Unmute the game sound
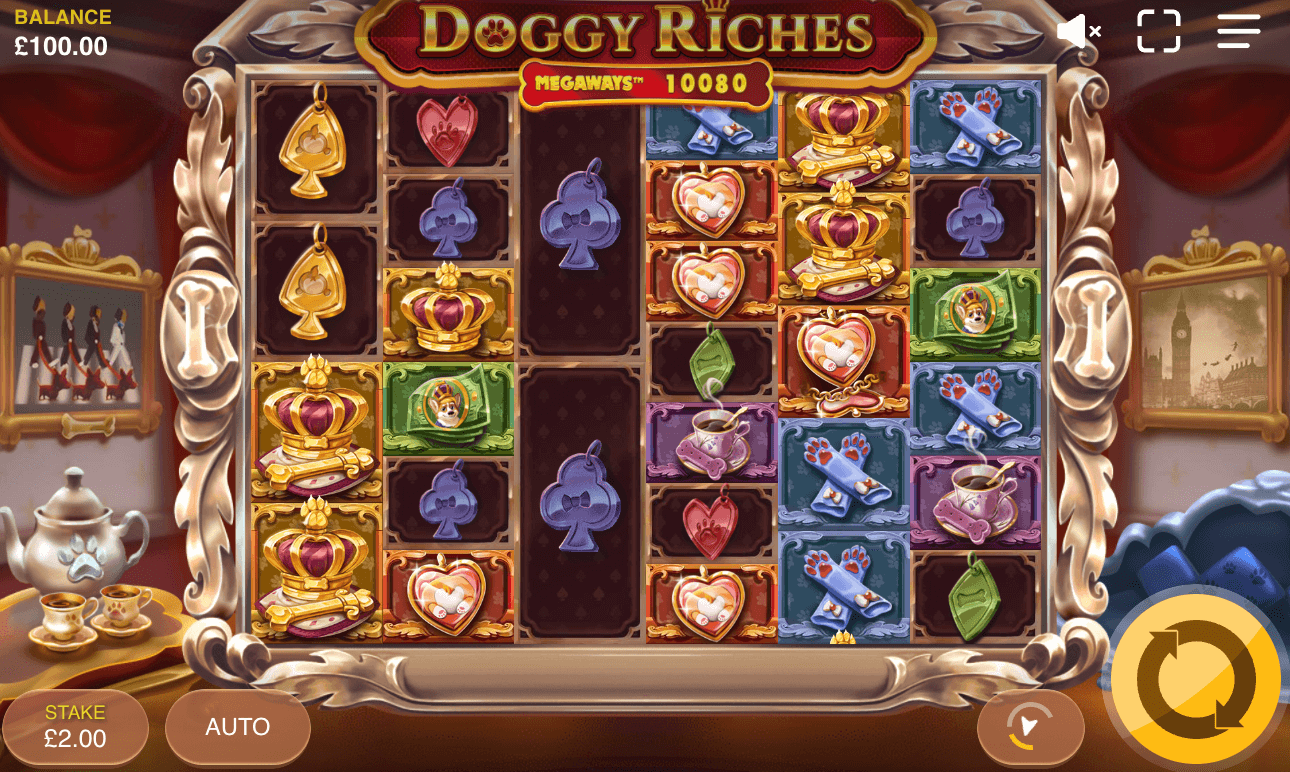 coord(1078,30)
